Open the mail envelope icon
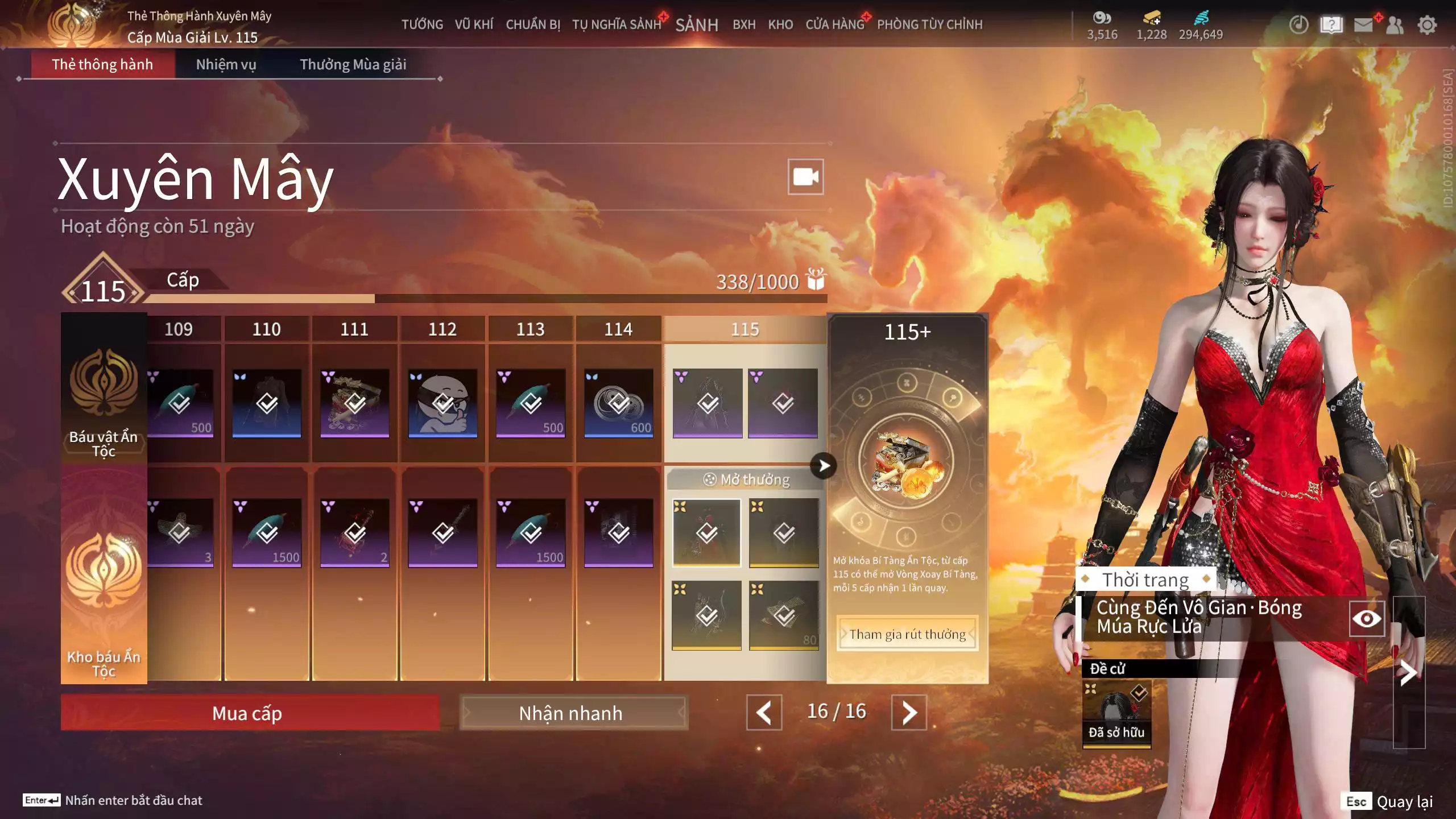 pos(1363,25)
